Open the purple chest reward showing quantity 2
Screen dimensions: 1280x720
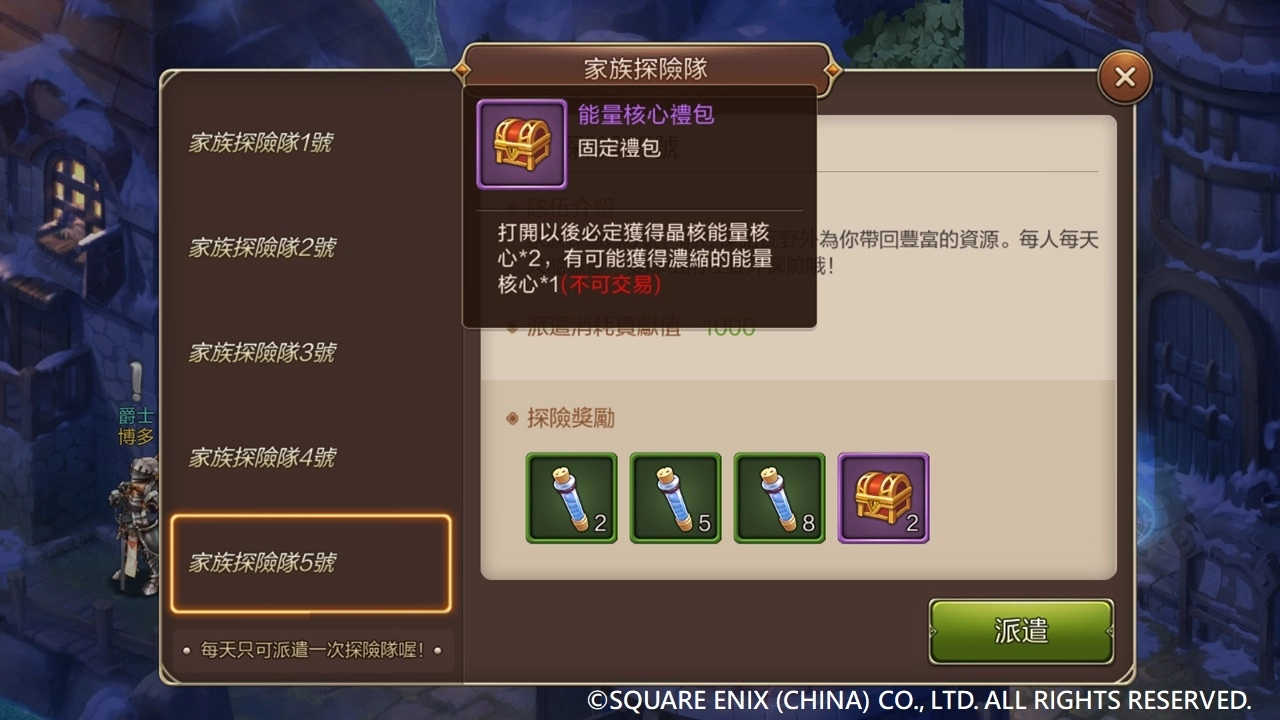pos(883,497)
